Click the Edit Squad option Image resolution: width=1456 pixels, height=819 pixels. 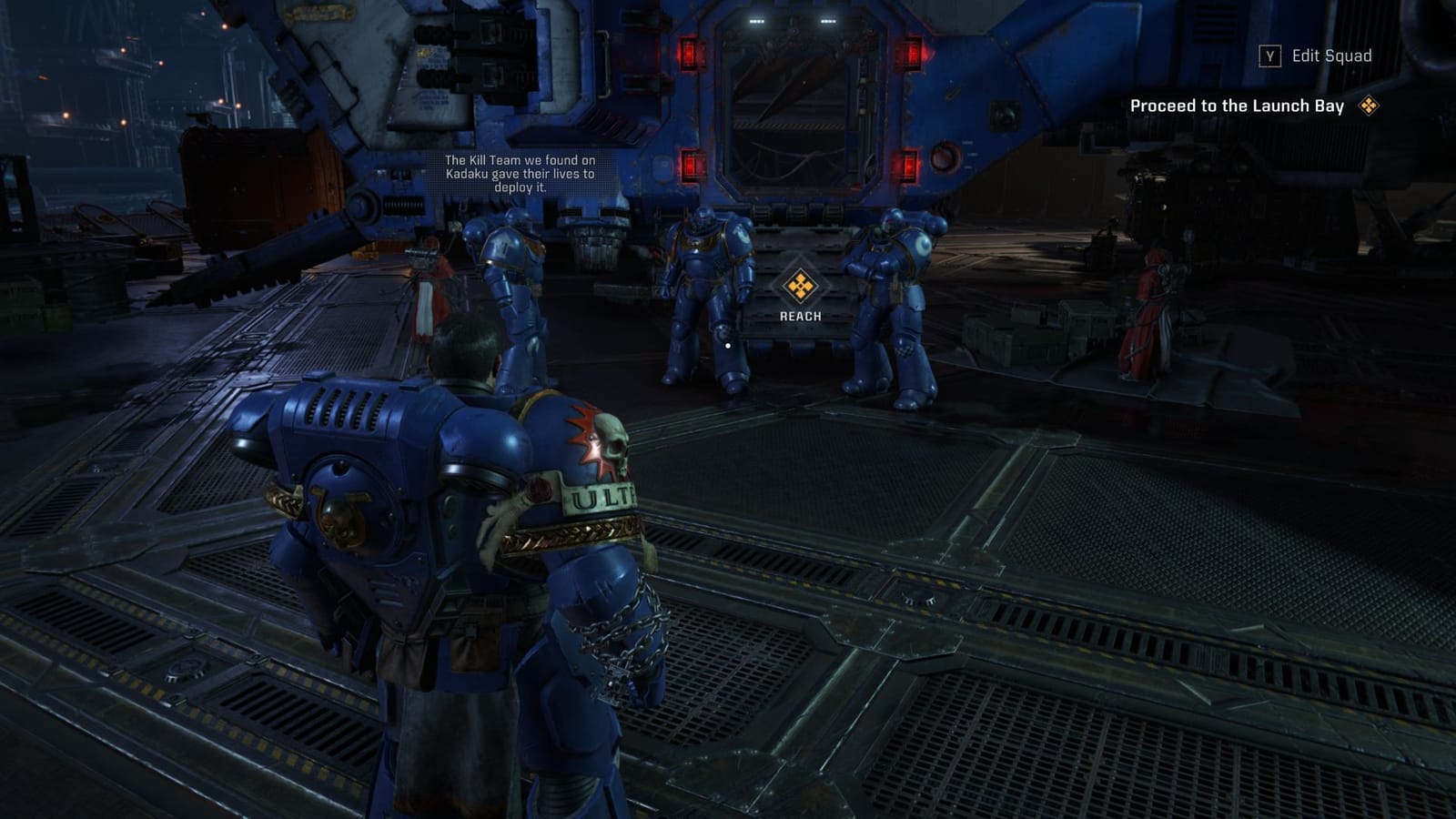pyautogui.click(x=1330, y=56)
